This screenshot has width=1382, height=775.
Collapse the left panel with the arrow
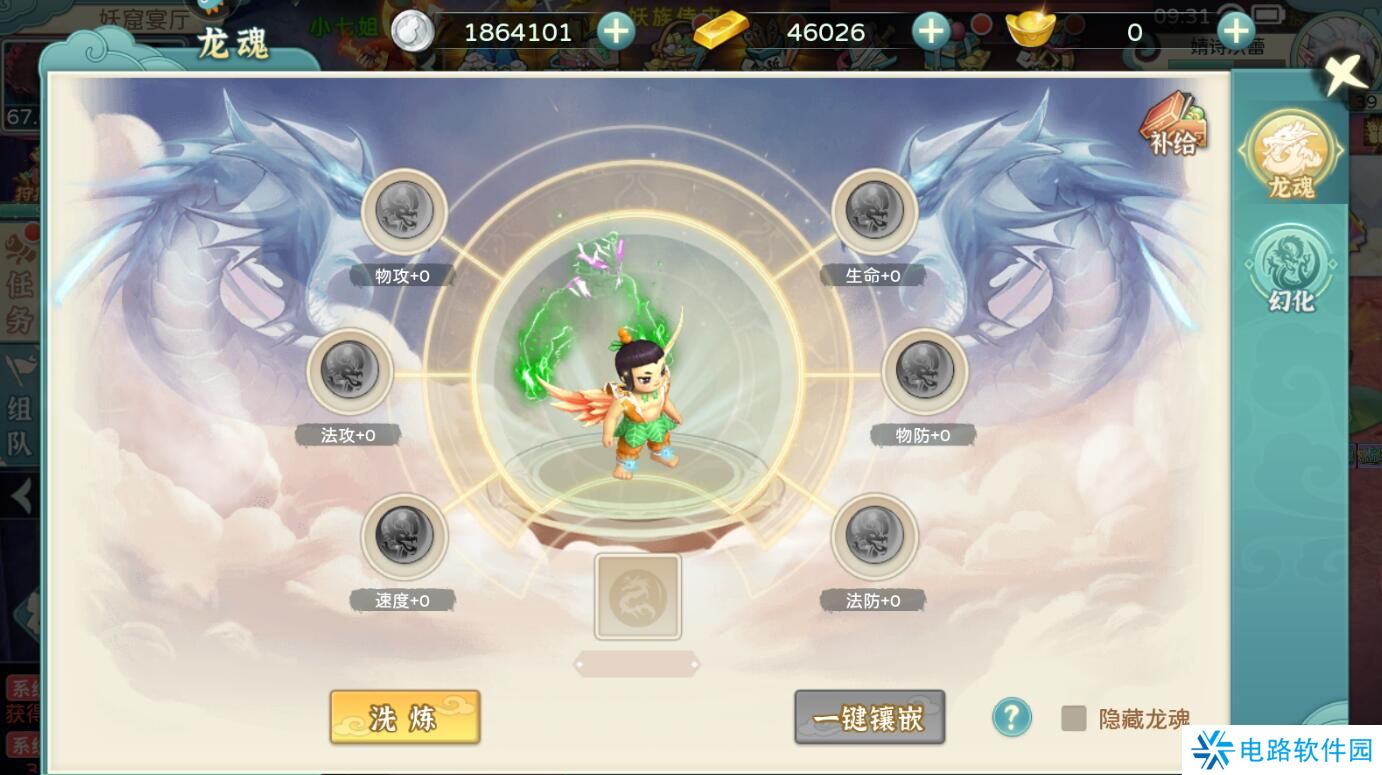[20, 497]
